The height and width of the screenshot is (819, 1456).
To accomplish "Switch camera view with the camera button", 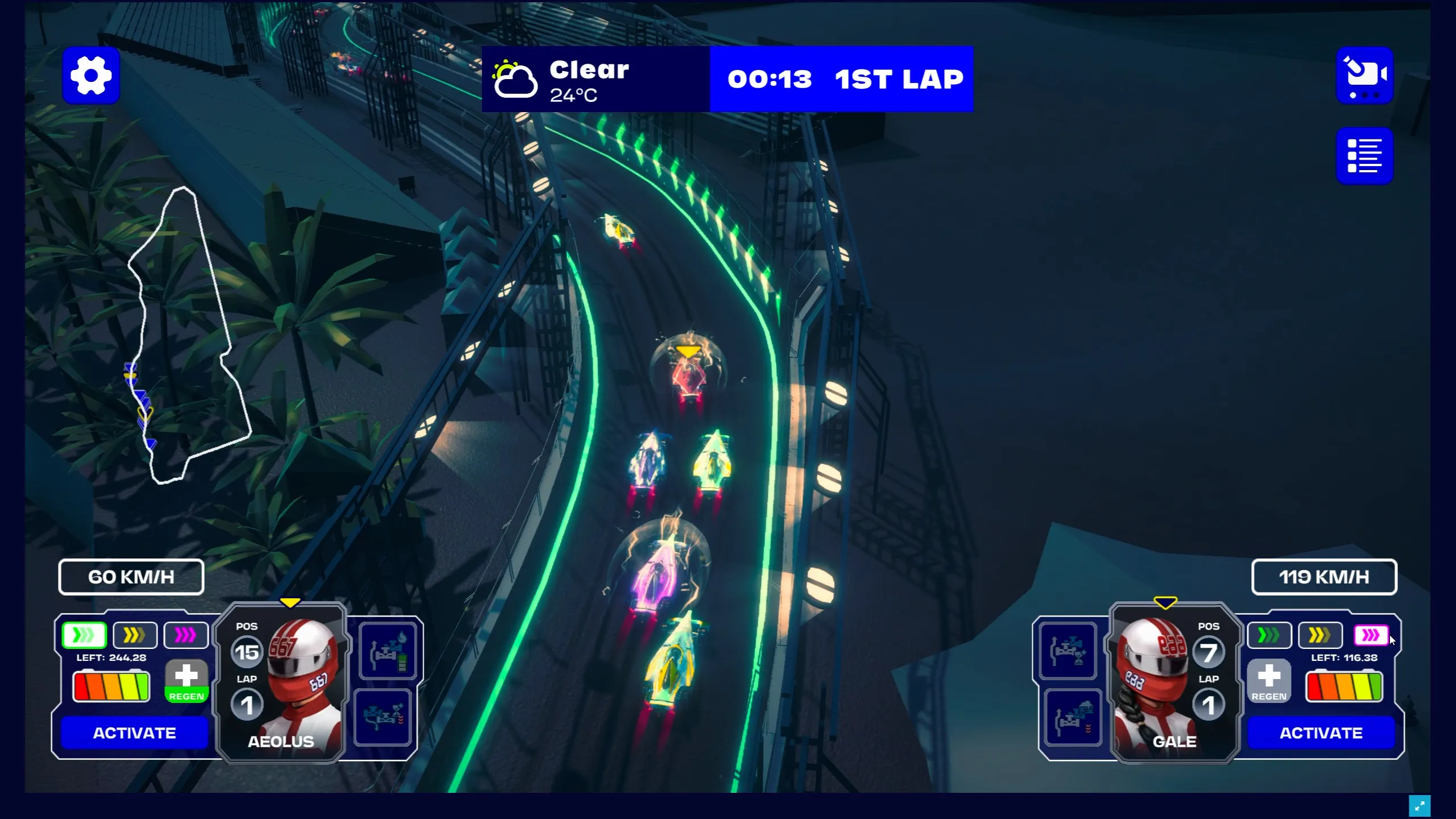I will click(x=1364, y=76).
